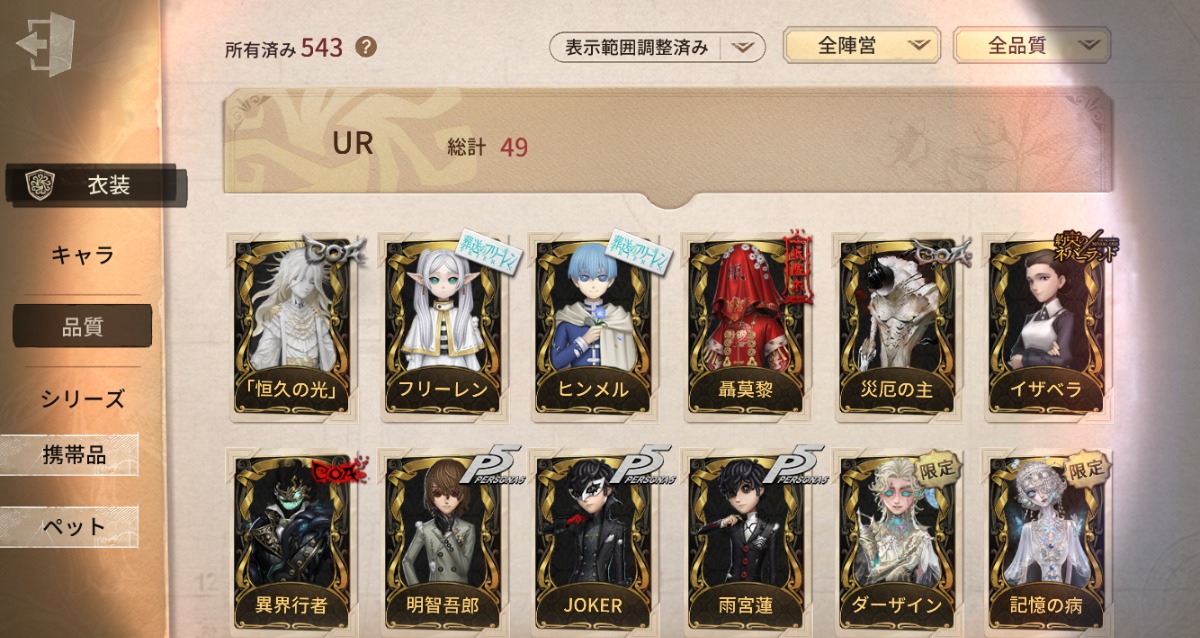1200x638 pixels.
Task: Open the 表示範囲調整済み dropdown
Action: click(656, 47)
